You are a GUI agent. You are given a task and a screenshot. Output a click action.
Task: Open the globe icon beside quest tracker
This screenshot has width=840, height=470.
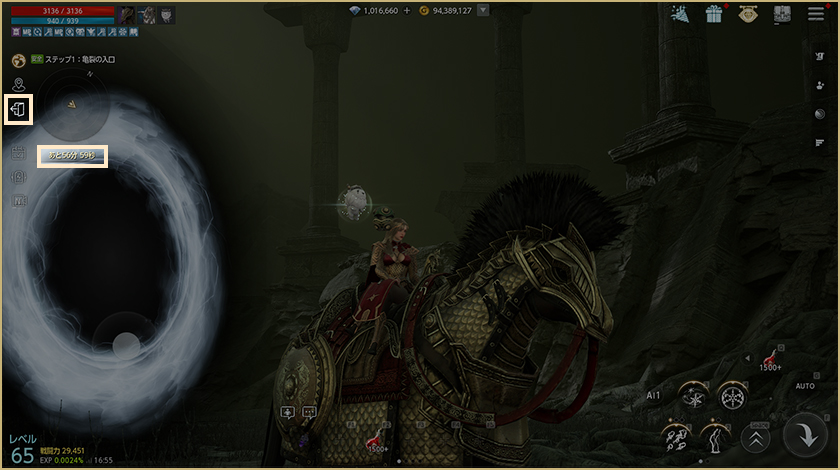point(19,60)
